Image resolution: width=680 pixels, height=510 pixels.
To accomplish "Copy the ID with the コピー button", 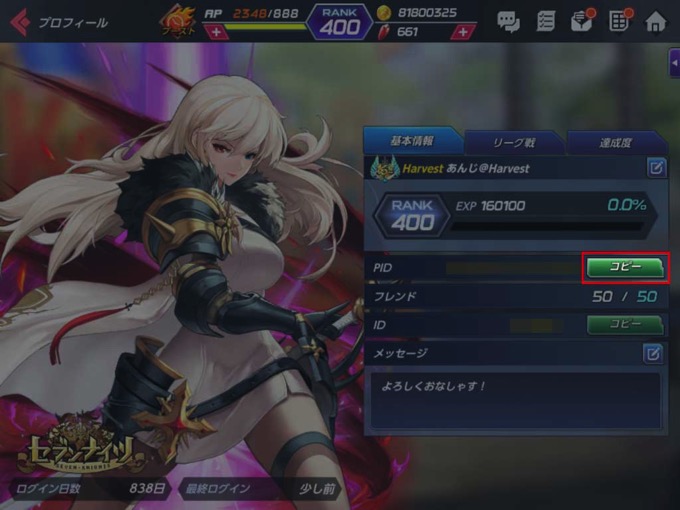I will (625, 324).
